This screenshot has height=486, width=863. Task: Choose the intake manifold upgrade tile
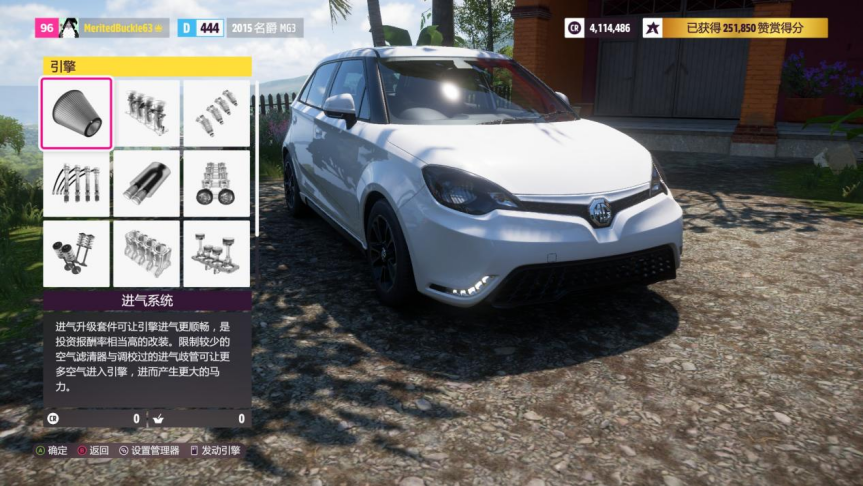pyautogui.click(x=146, y=113)
